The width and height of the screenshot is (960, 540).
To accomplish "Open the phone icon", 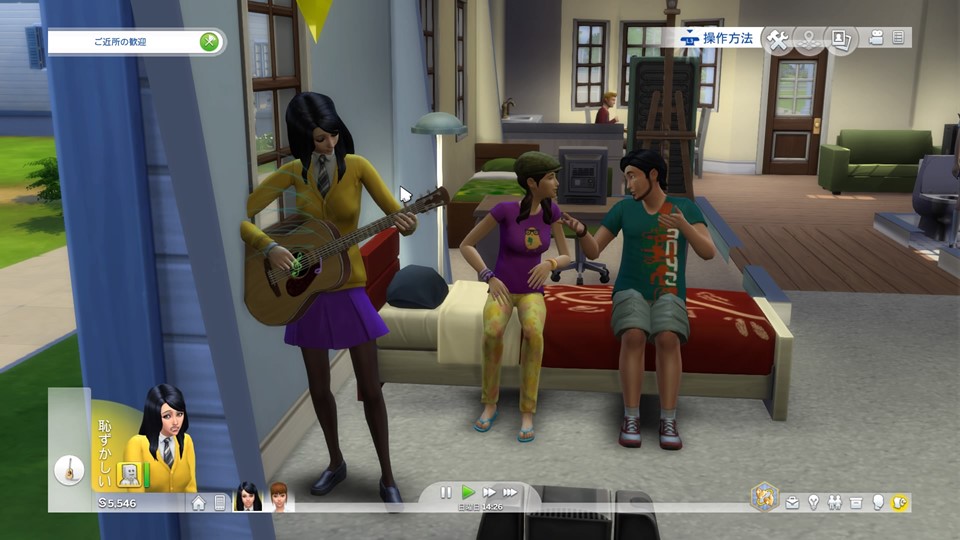I will 219,503.
